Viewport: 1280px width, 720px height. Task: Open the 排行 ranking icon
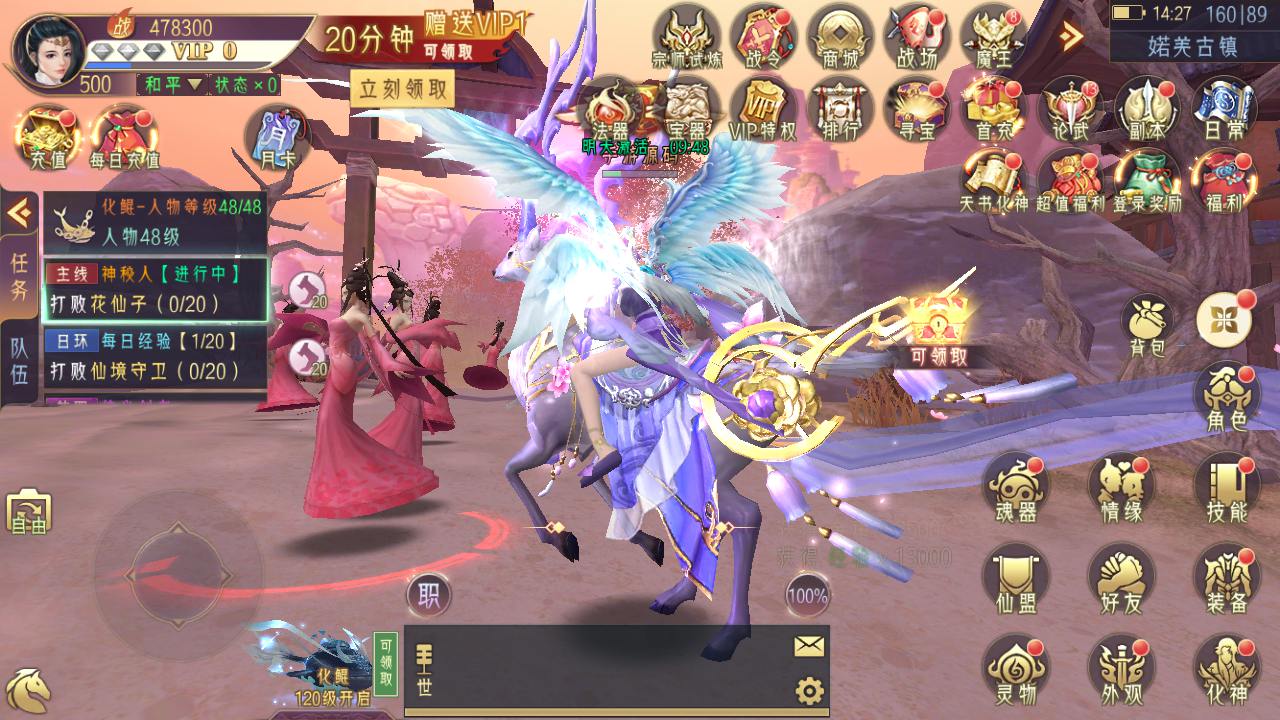click(840, 109)
